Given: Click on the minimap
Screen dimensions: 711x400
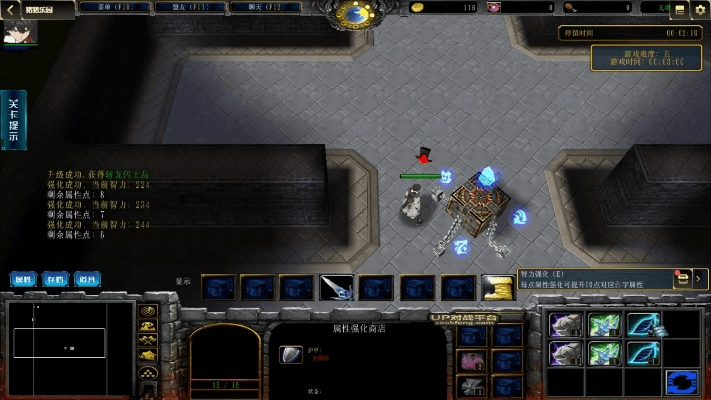Looking at the screenshot, I should [70, 347].
